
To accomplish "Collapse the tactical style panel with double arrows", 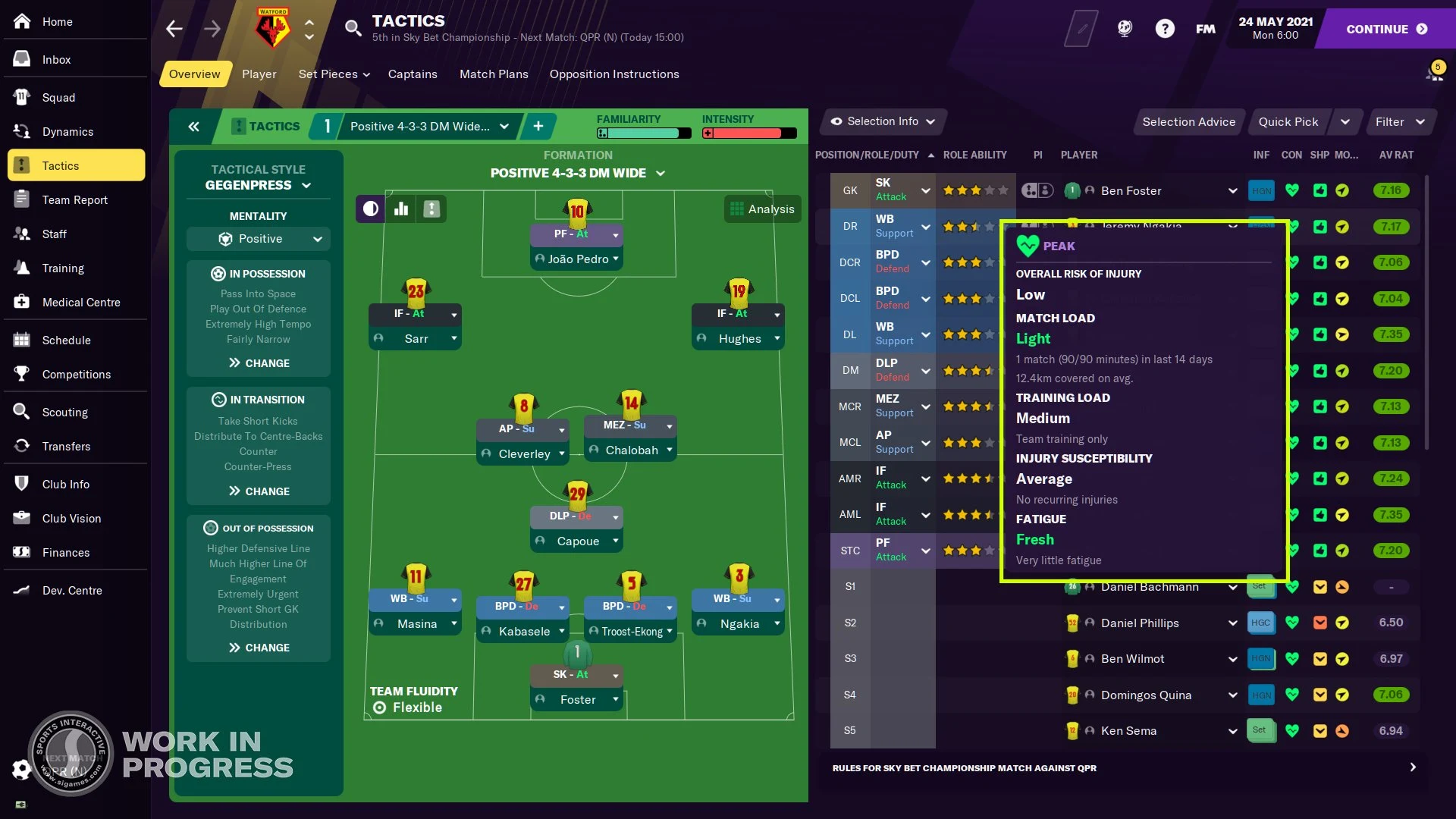I will coord(193,126).
